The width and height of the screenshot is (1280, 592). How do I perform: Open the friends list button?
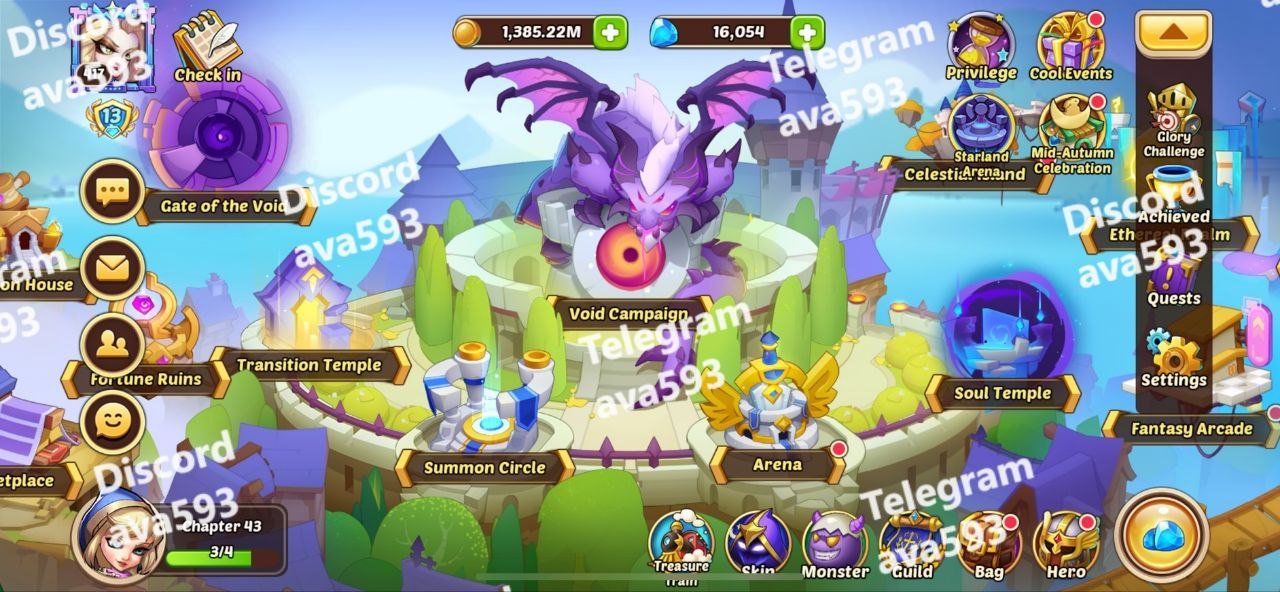pos(112,344)
